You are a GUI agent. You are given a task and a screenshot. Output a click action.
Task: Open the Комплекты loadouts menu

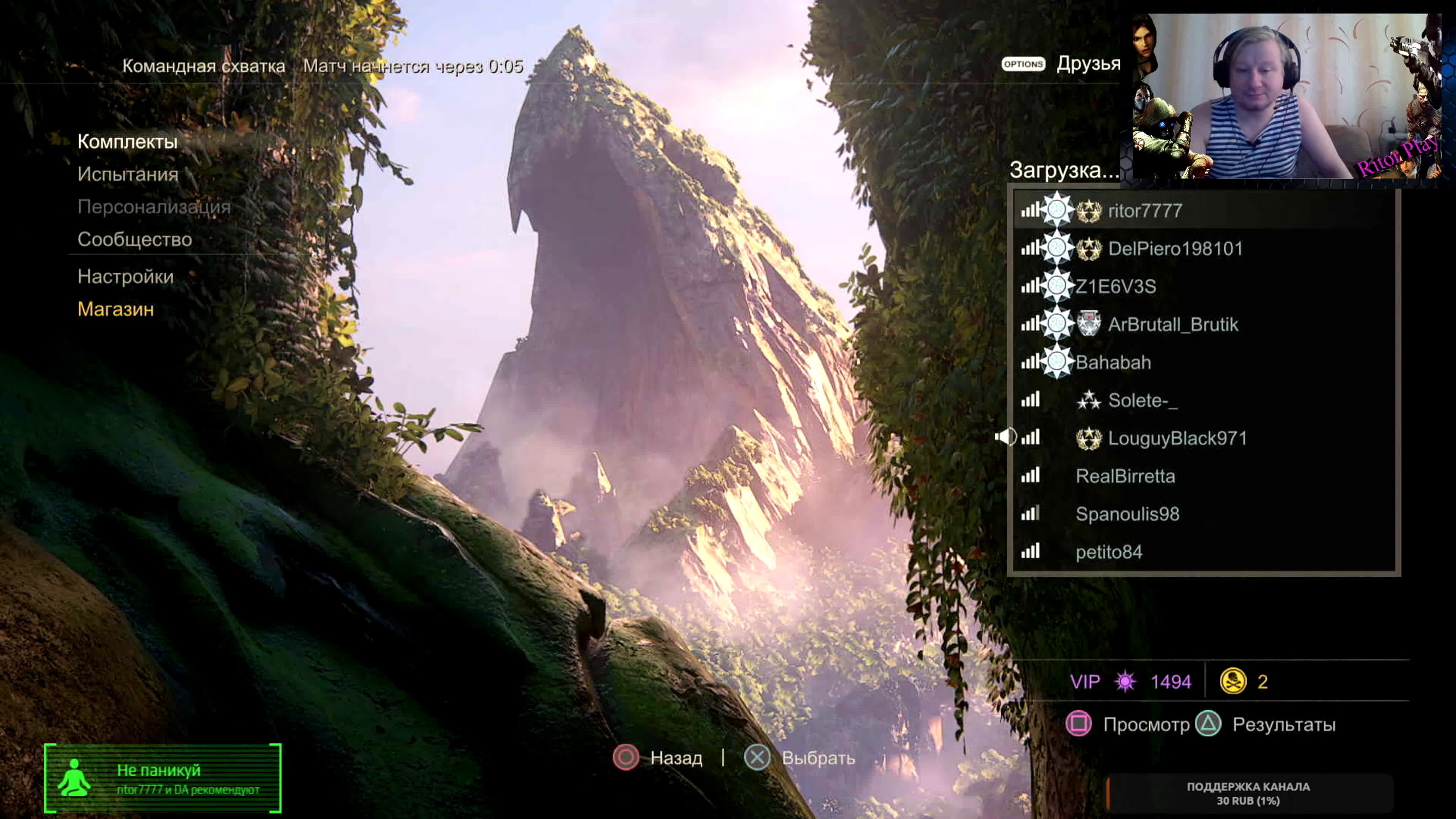point(127,141)
